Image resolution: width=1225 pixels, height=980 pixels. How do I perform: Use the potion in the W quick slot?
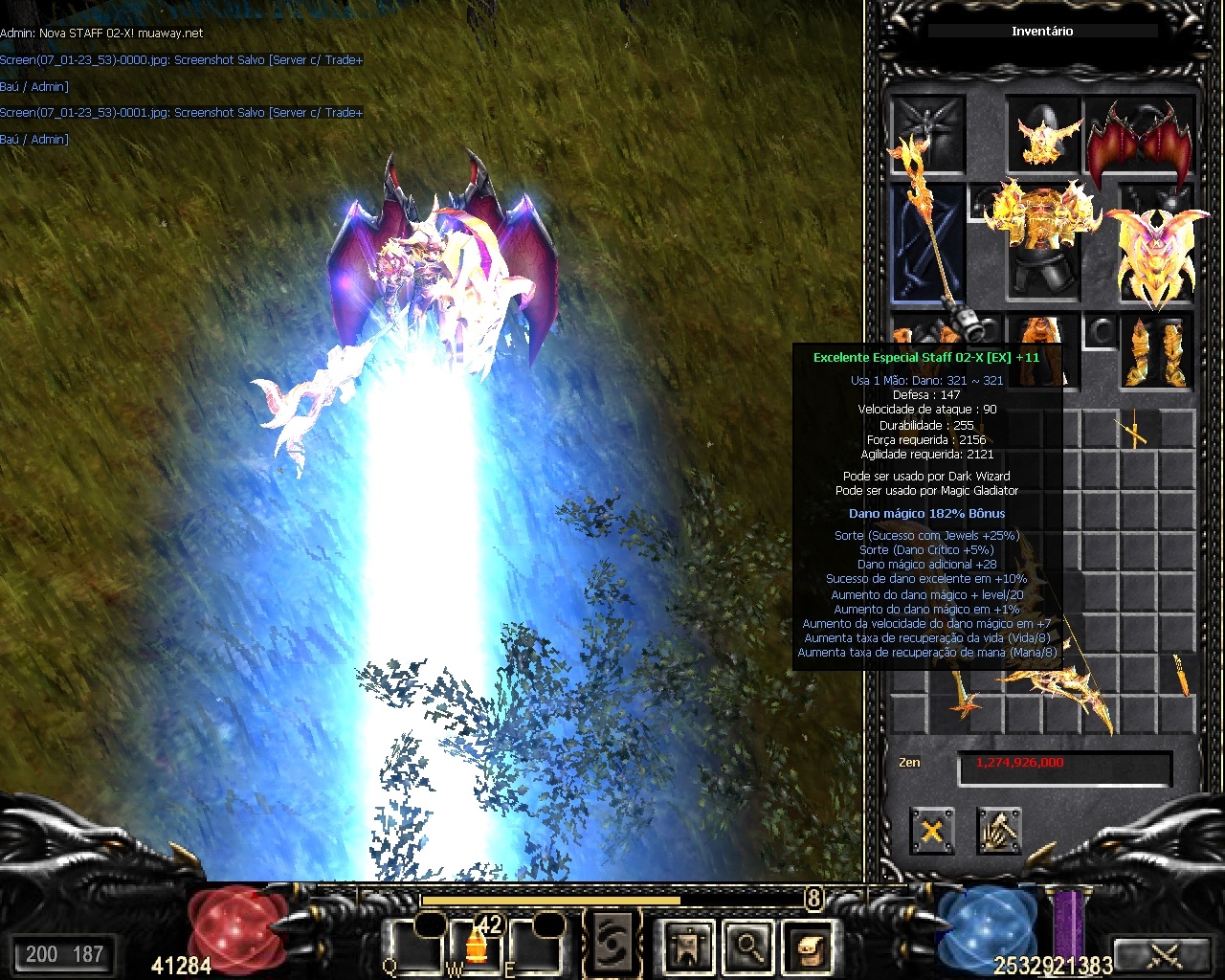click(476, 945)
